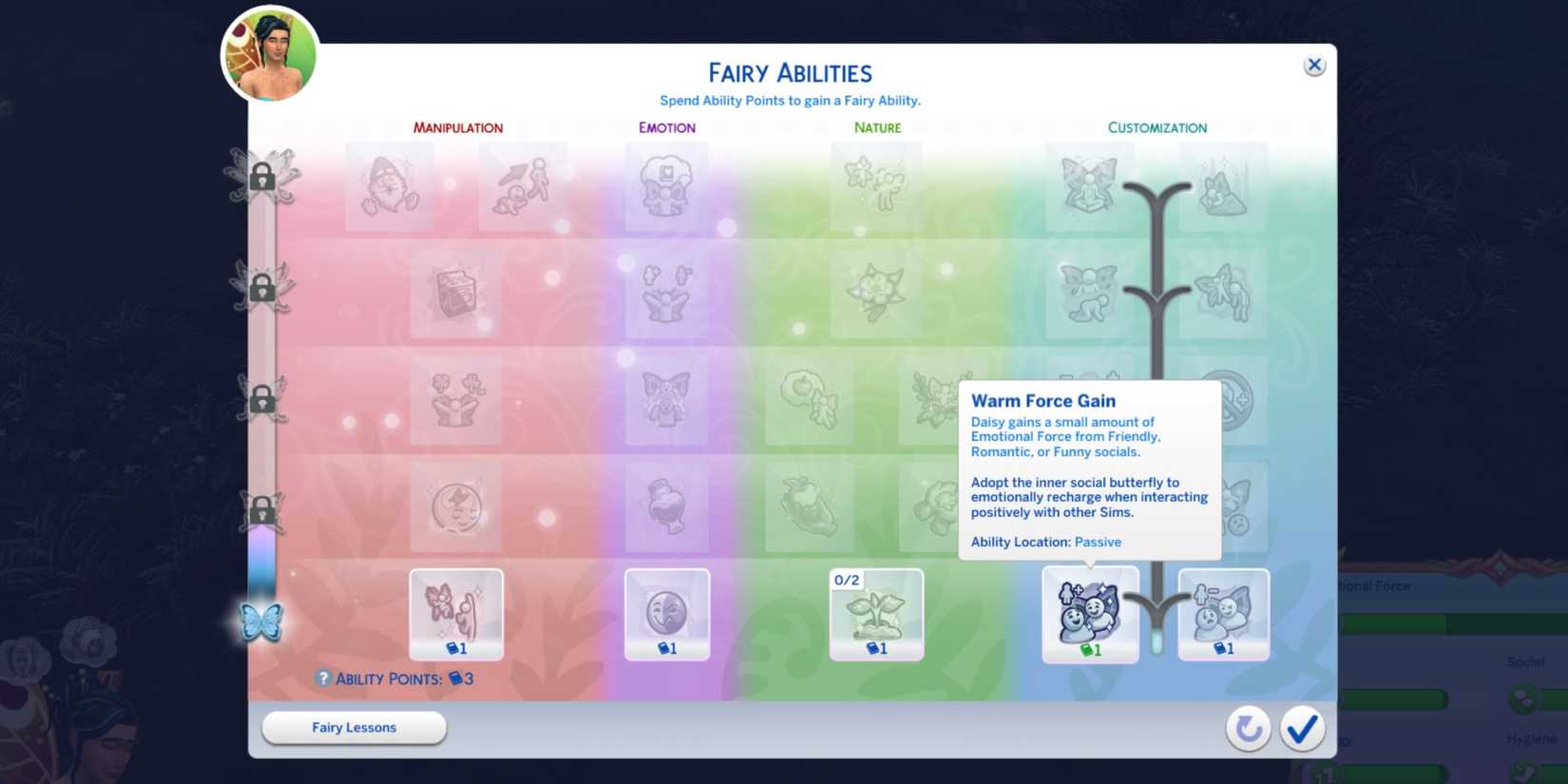Open Fairy Lessons
1568x784 pixels.
(353, 727)
